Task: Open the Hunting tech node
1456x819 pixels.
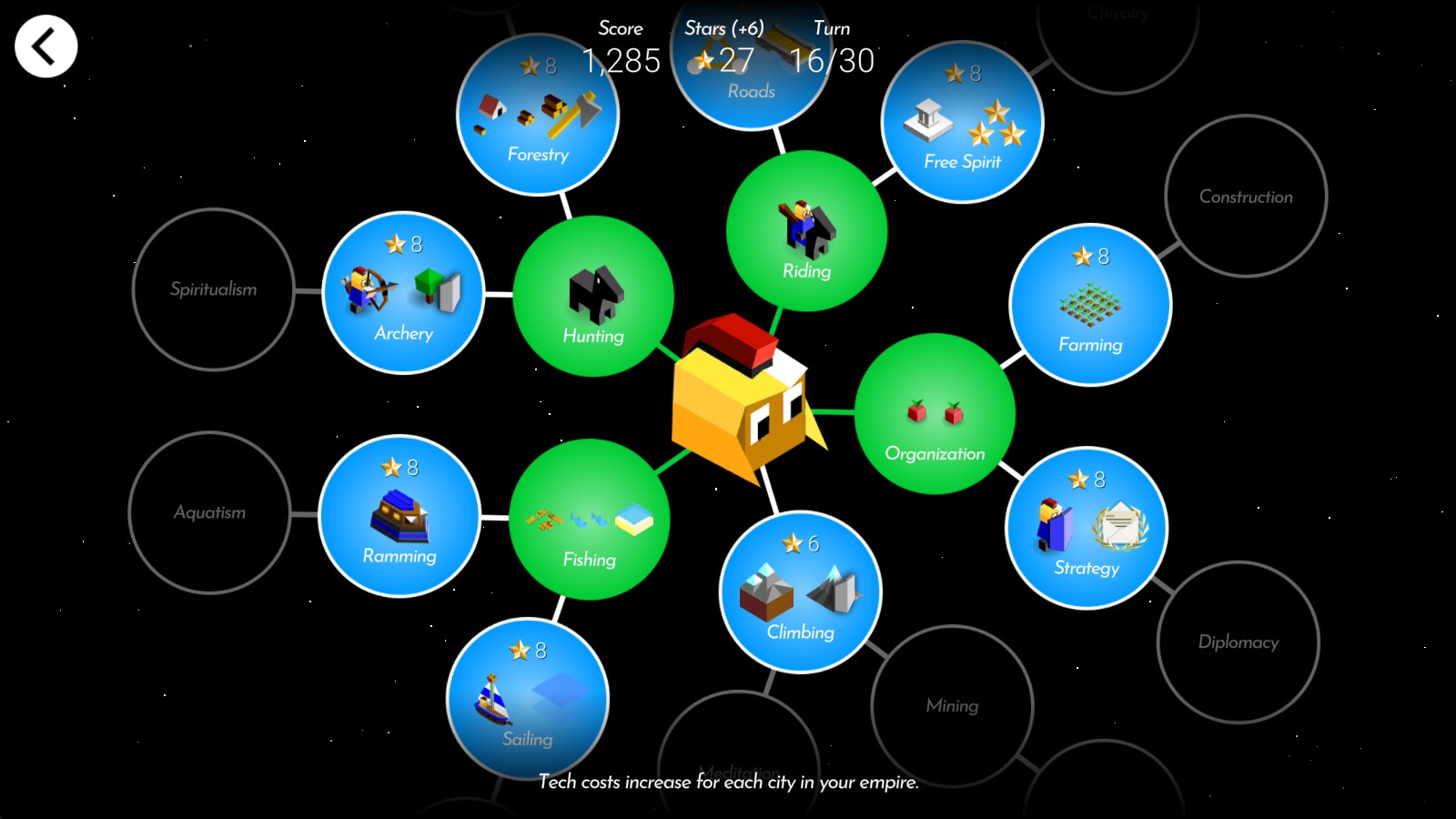Action: pyautogui.click(x=593, y=297)
